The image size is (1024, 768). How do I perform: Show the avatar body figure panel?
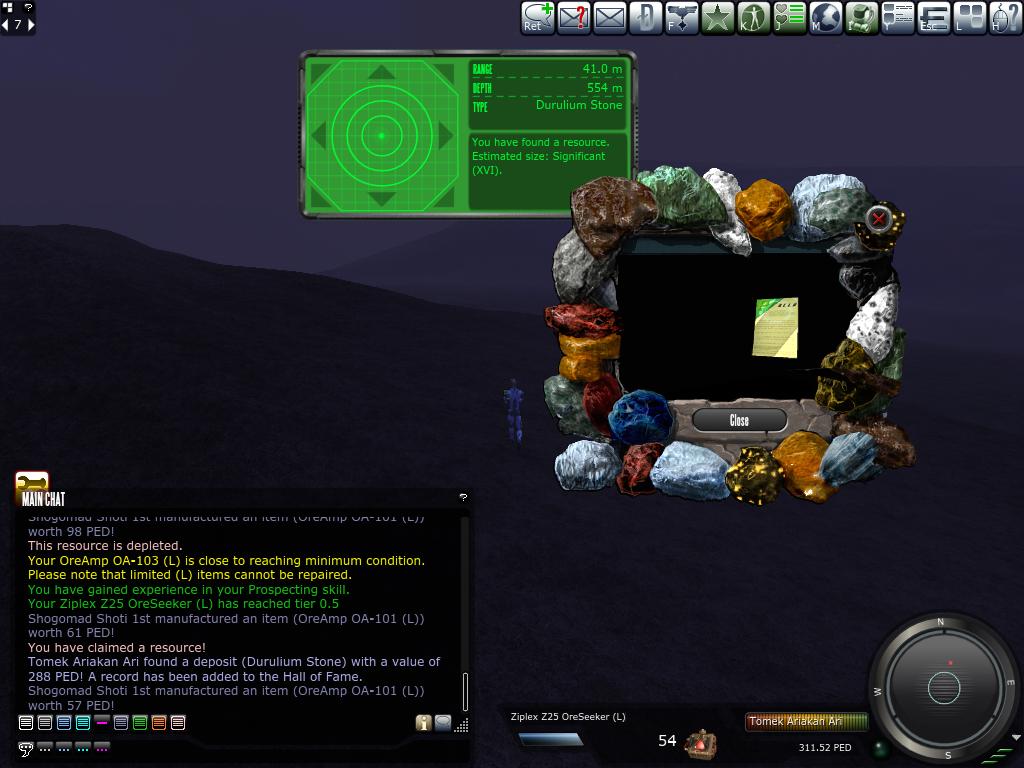coord(753,17)
